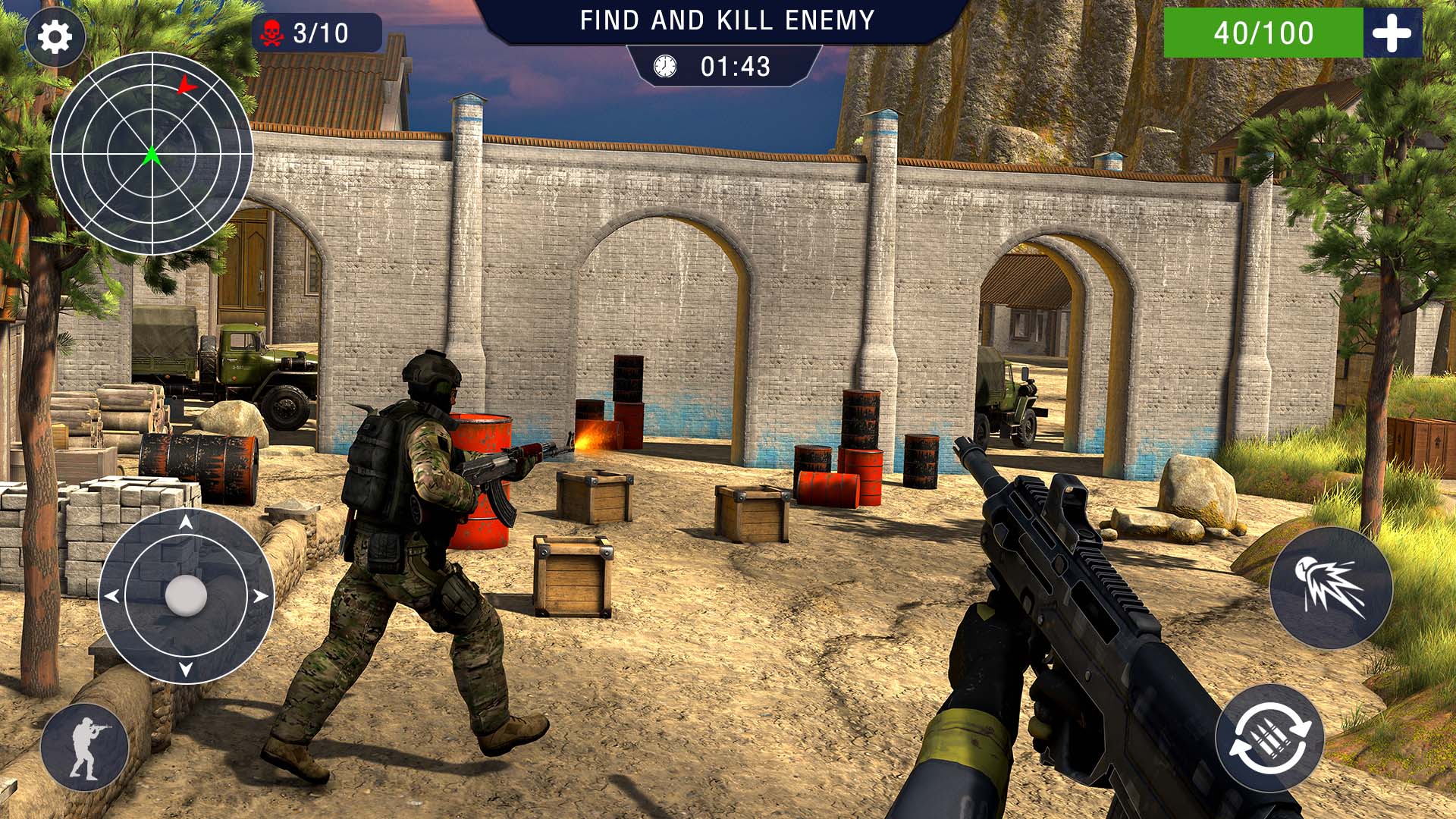Tap the green player marker on the radar

tap(152, 157)
